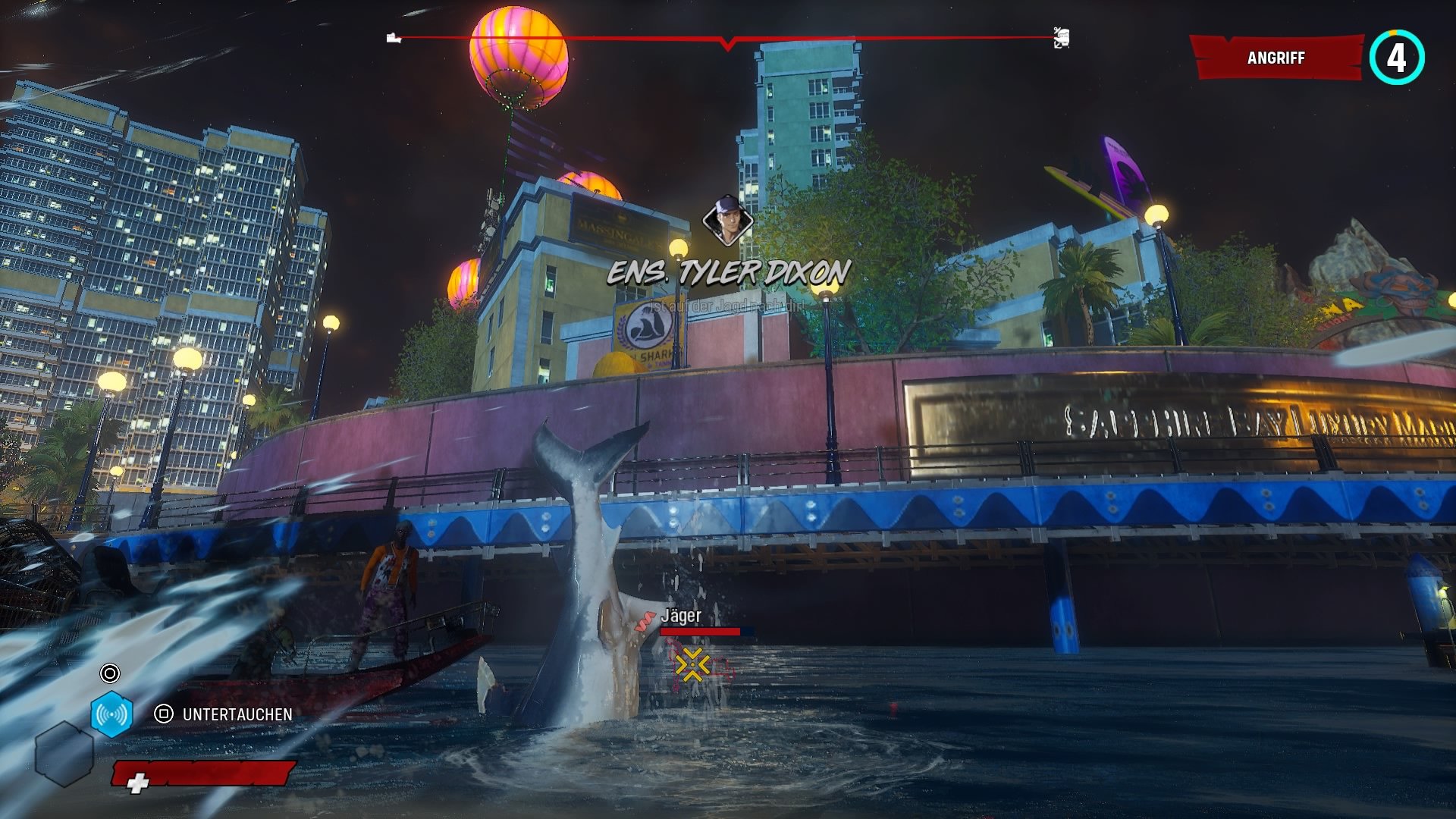Activate the blue sonar ability icon

(x=111, y=714)
